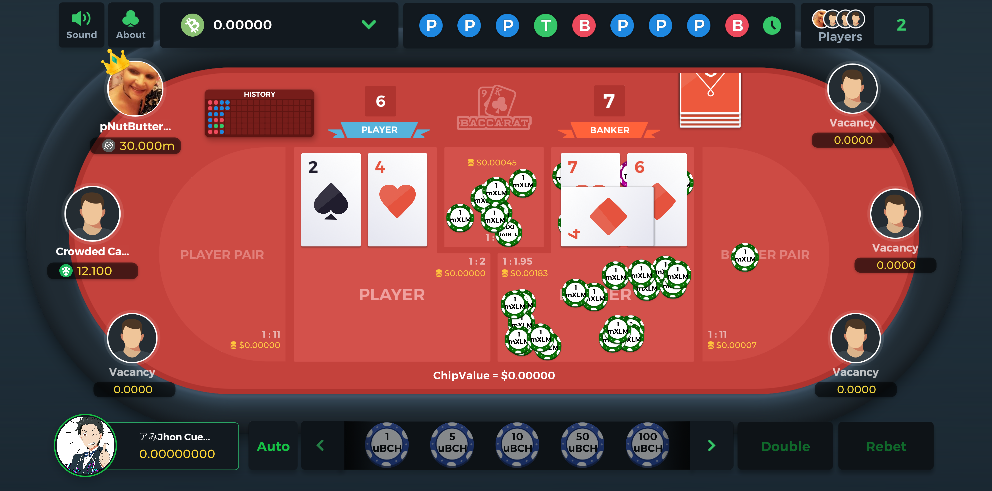Expand the balance currency dropdown
Viewport: 992px width, 491px height.
[368, 25]
